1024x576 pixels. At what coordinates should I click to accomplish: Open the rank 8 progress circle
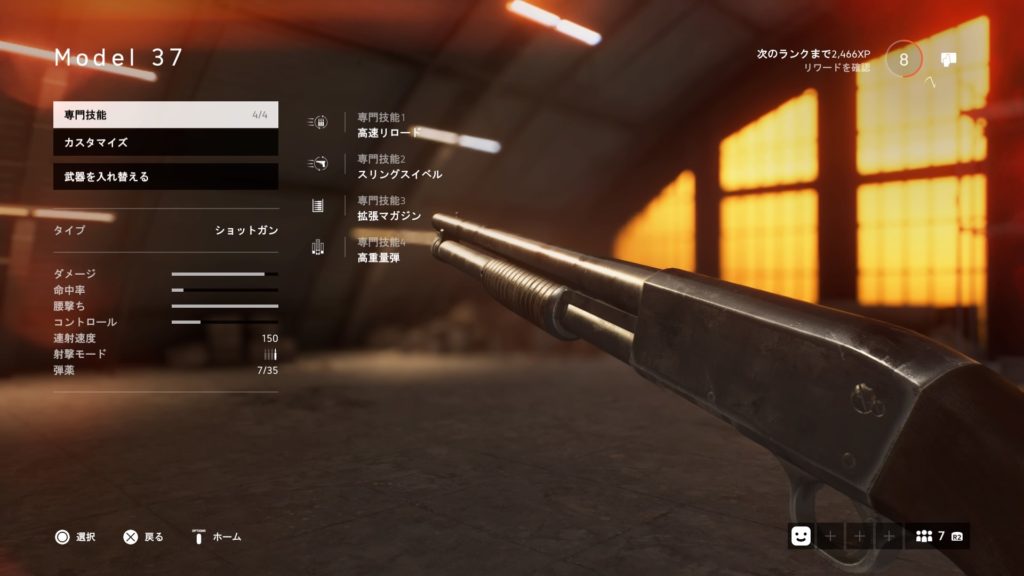click(904, 59)
